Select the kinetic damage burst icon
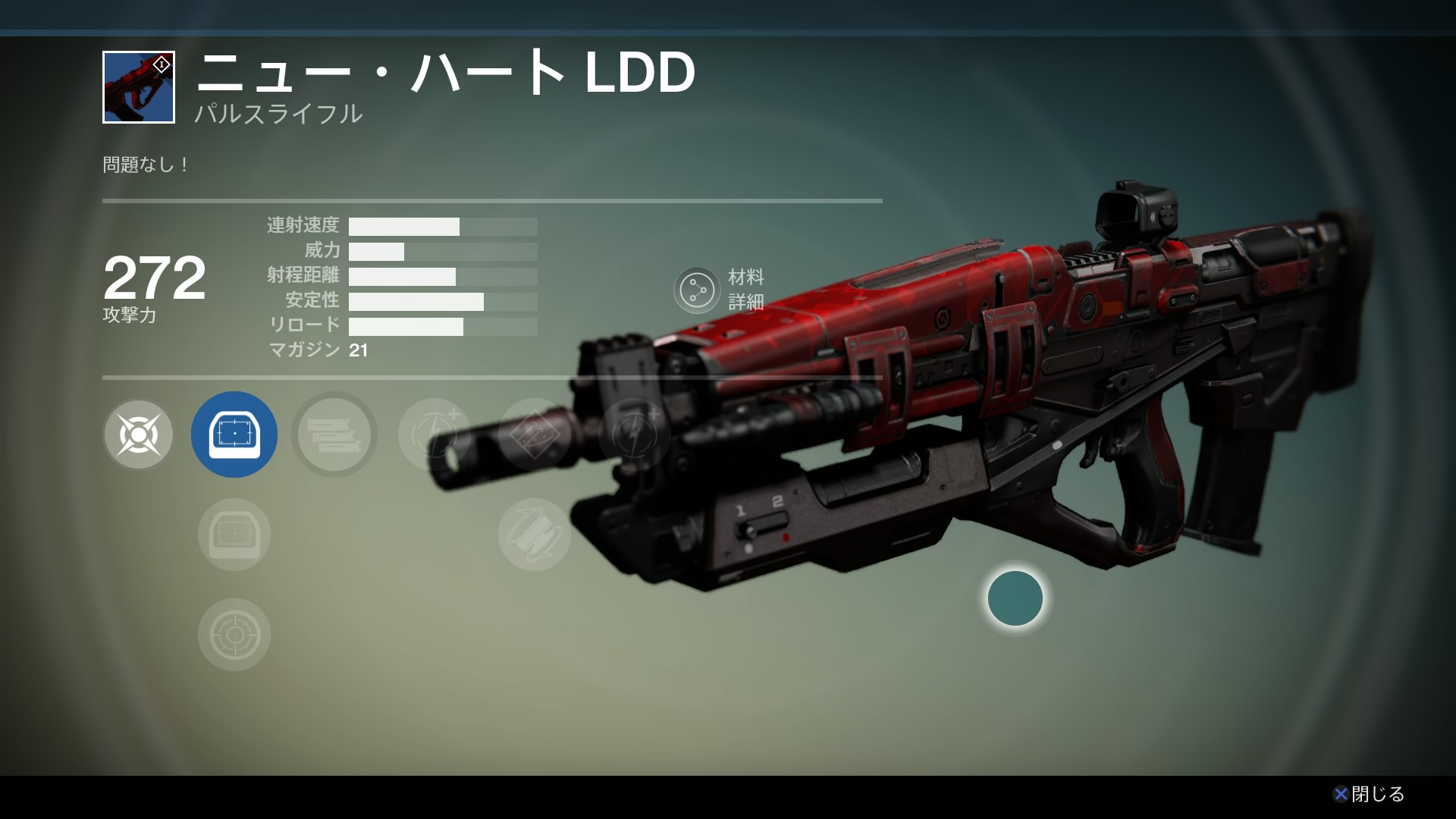Image resolution: width=1456 pixels, height=819 pixels. click(138, 435)
